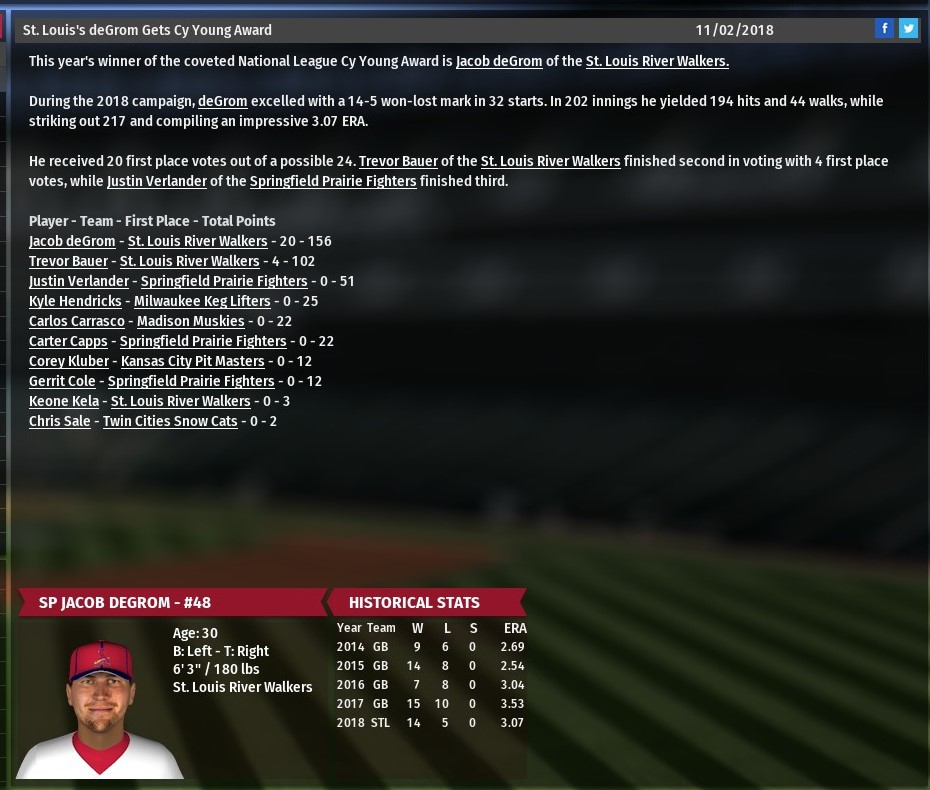Open Kyle Hendricks's player page
Image resolution: width=930 pixels, height=790 pixels.
[x=75, y=301]
